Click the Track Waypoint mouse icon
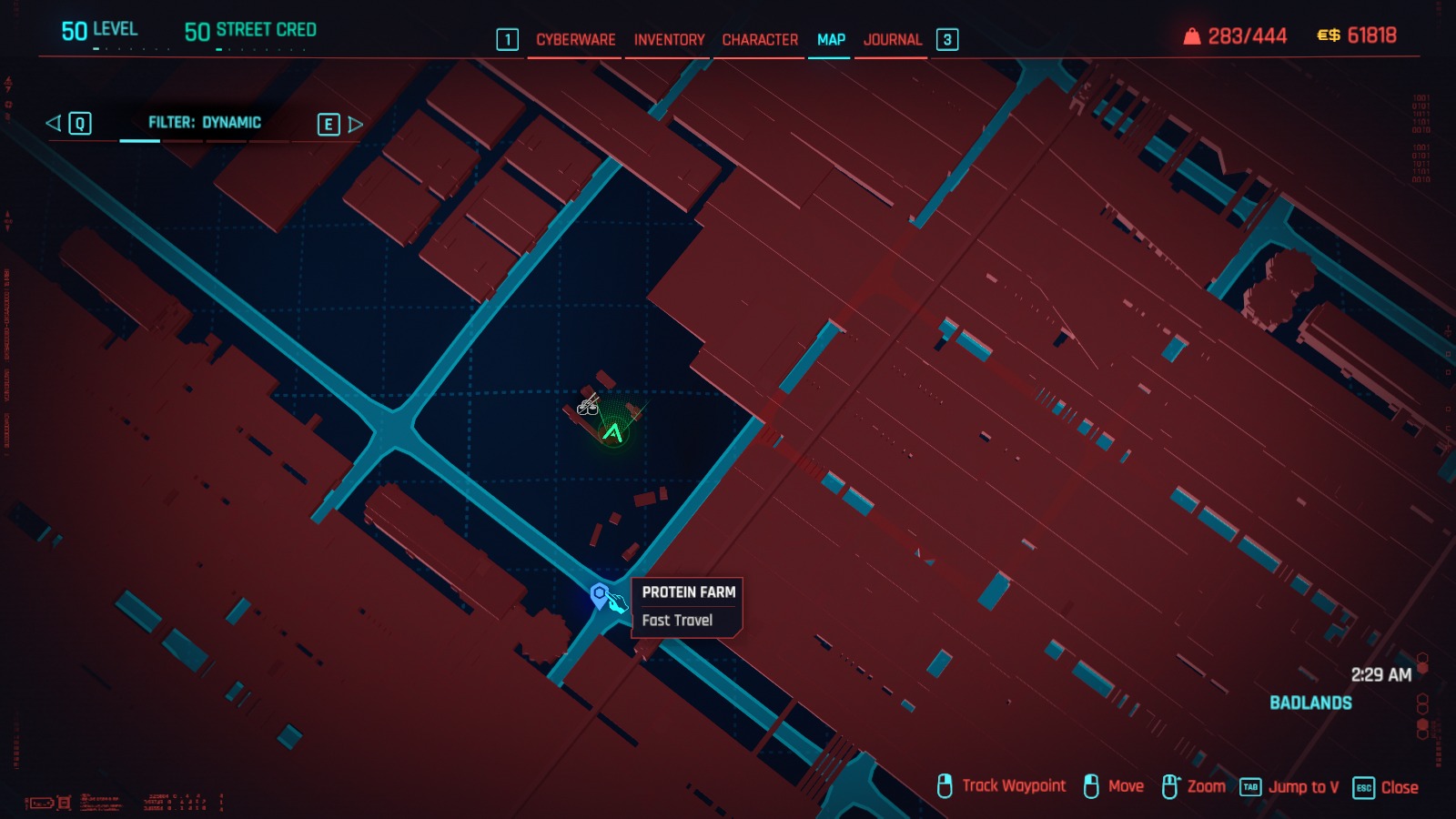 (945, 785)
